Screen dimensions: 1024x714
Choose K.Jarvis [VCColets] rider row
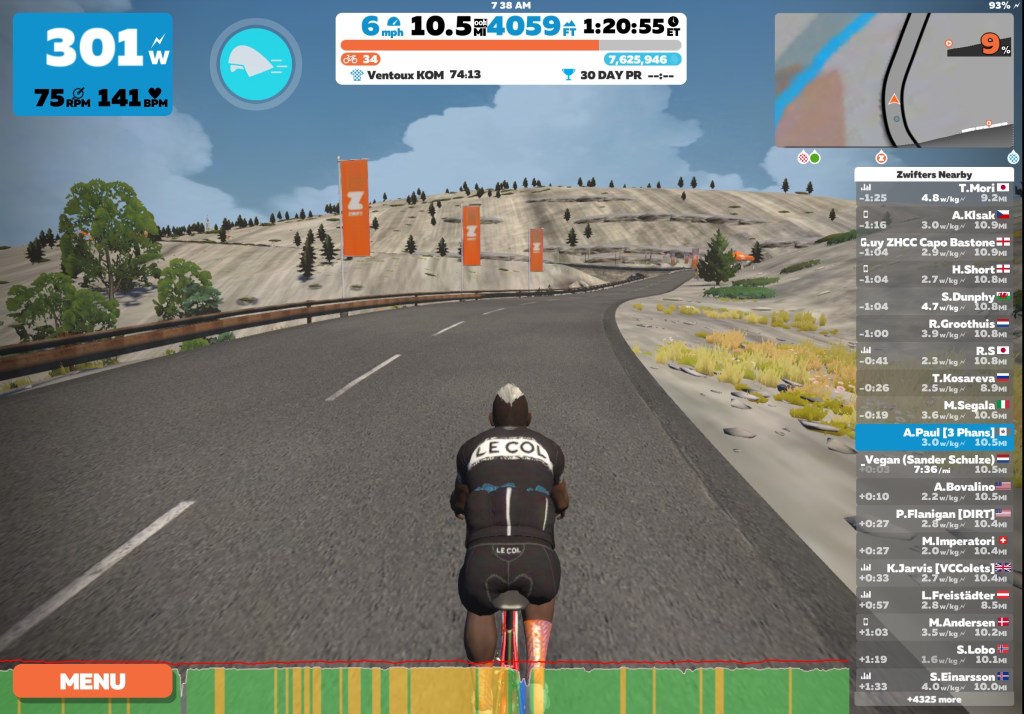pos(934,573)
